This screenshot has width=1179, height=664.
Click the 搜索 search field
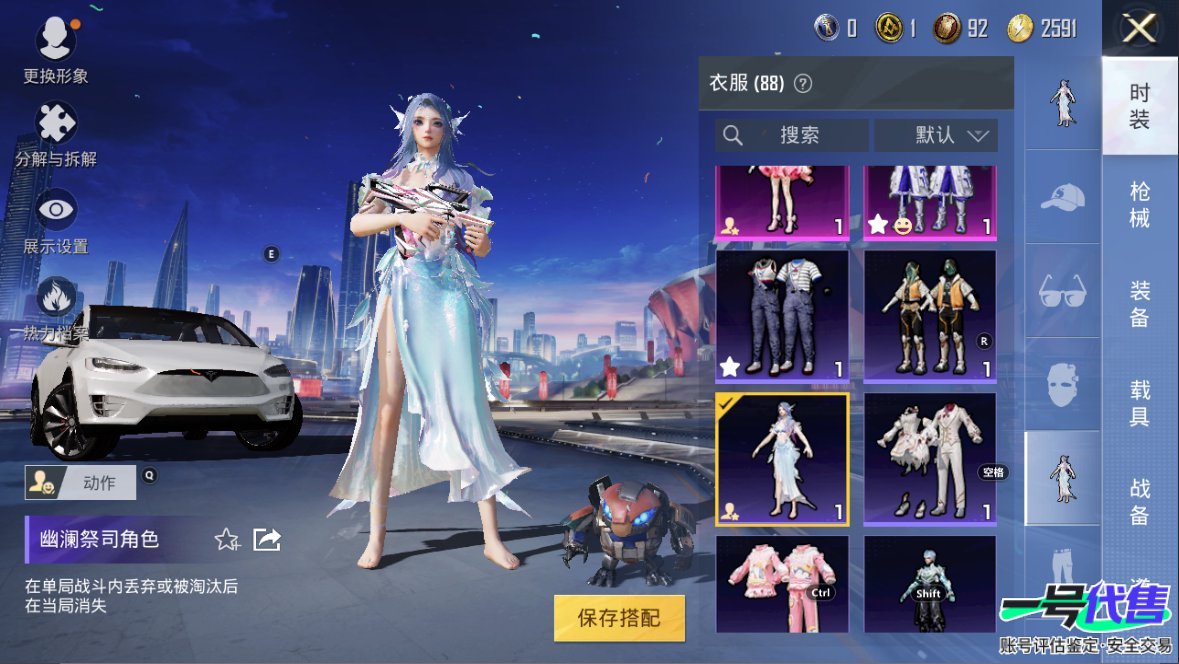point(791,135)
